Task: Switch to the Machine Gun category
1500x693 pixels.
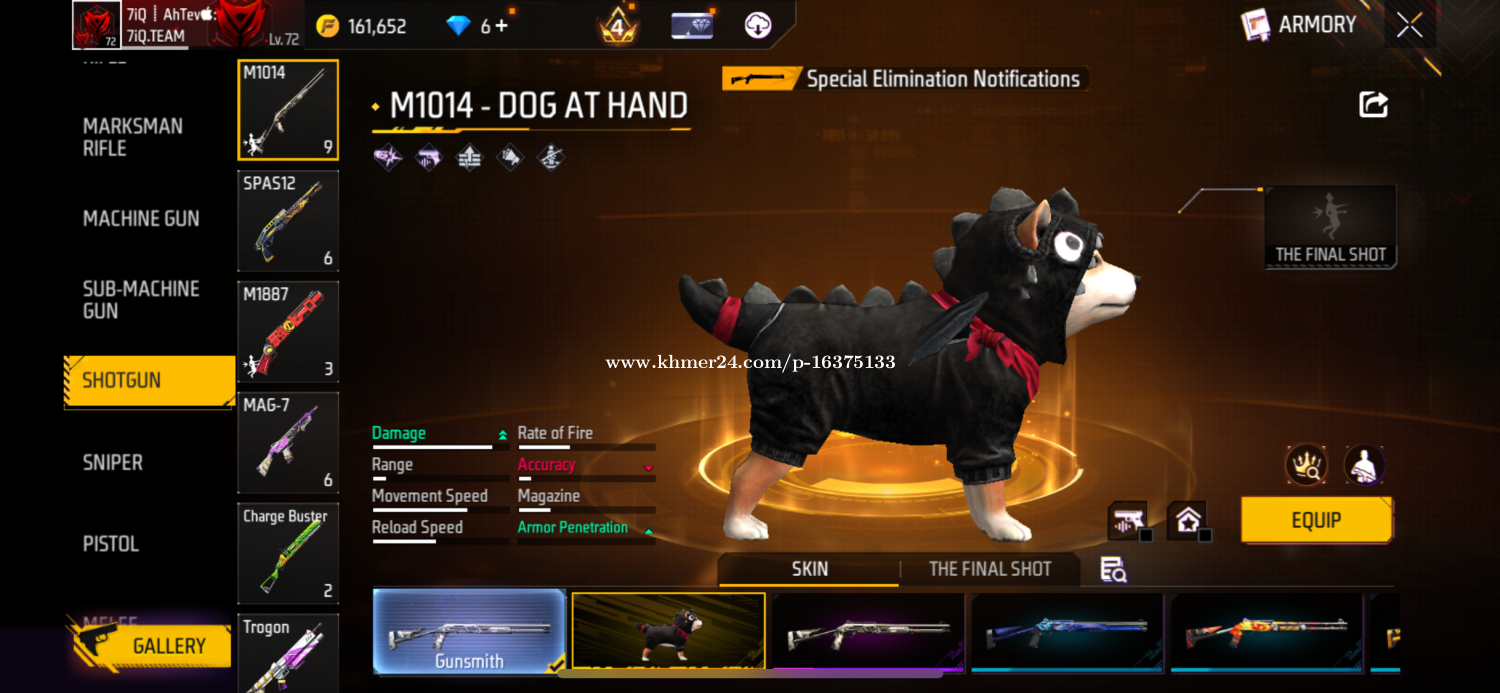Action: coord(141,218)
